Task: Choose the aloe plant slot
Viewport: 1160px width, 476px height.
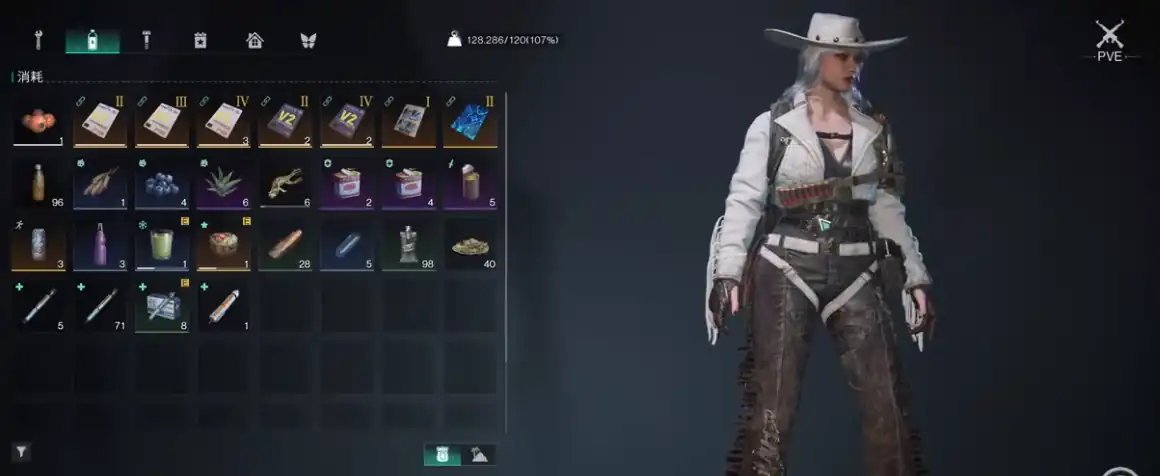Action: tap(222, 184)
